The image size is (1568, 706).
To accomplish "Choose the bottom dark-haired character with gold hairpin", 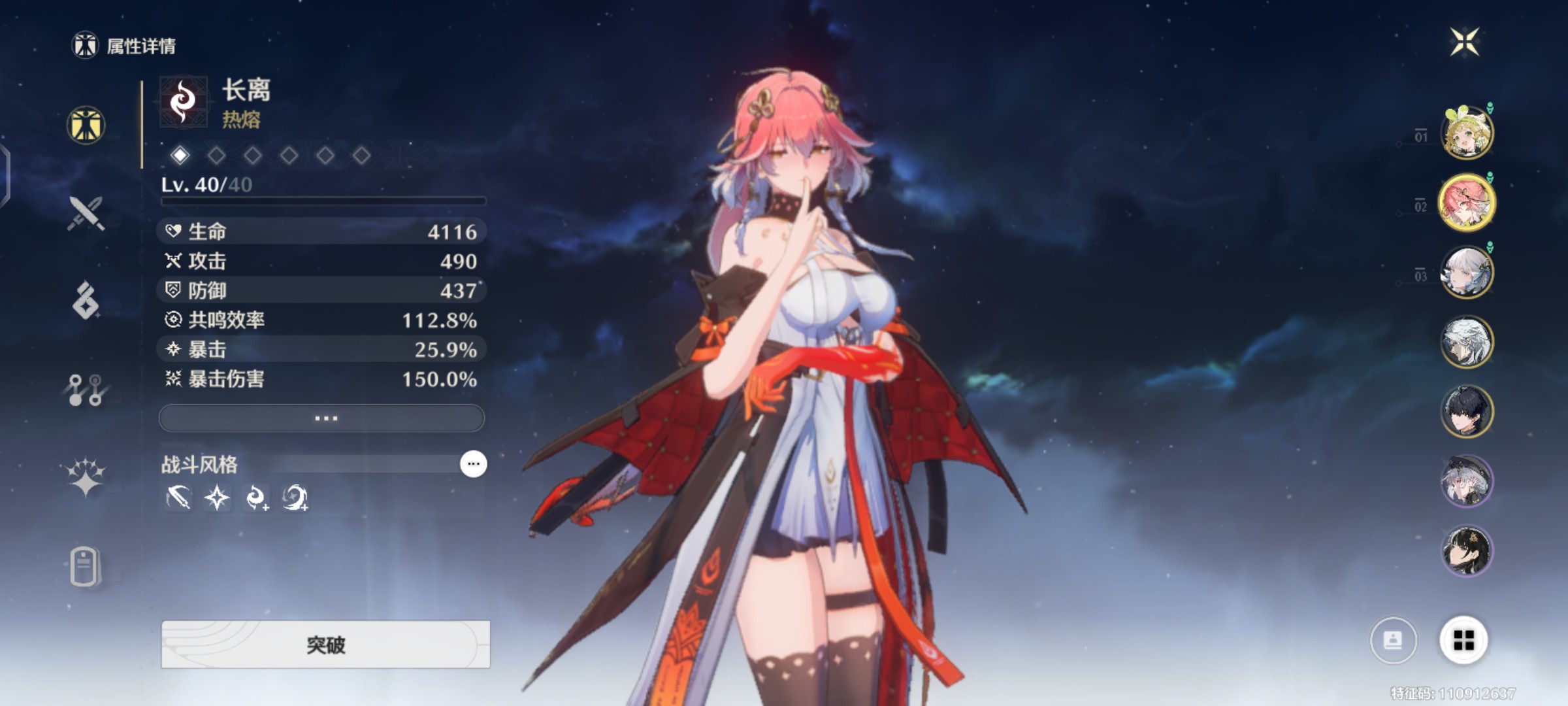I will click(x=1467, y=551).
